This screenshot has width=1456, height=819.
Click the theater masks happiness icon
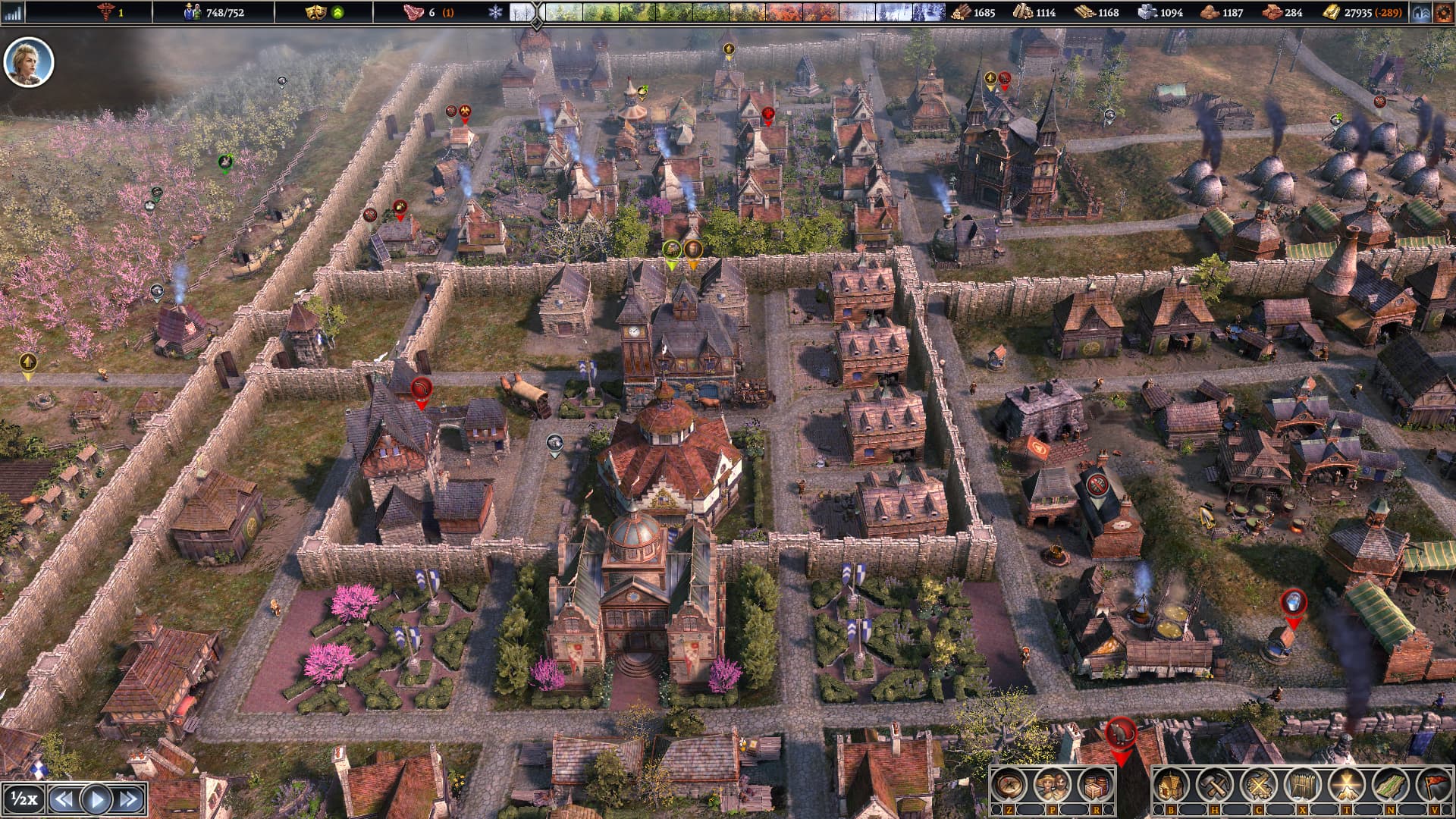point(314,12)
